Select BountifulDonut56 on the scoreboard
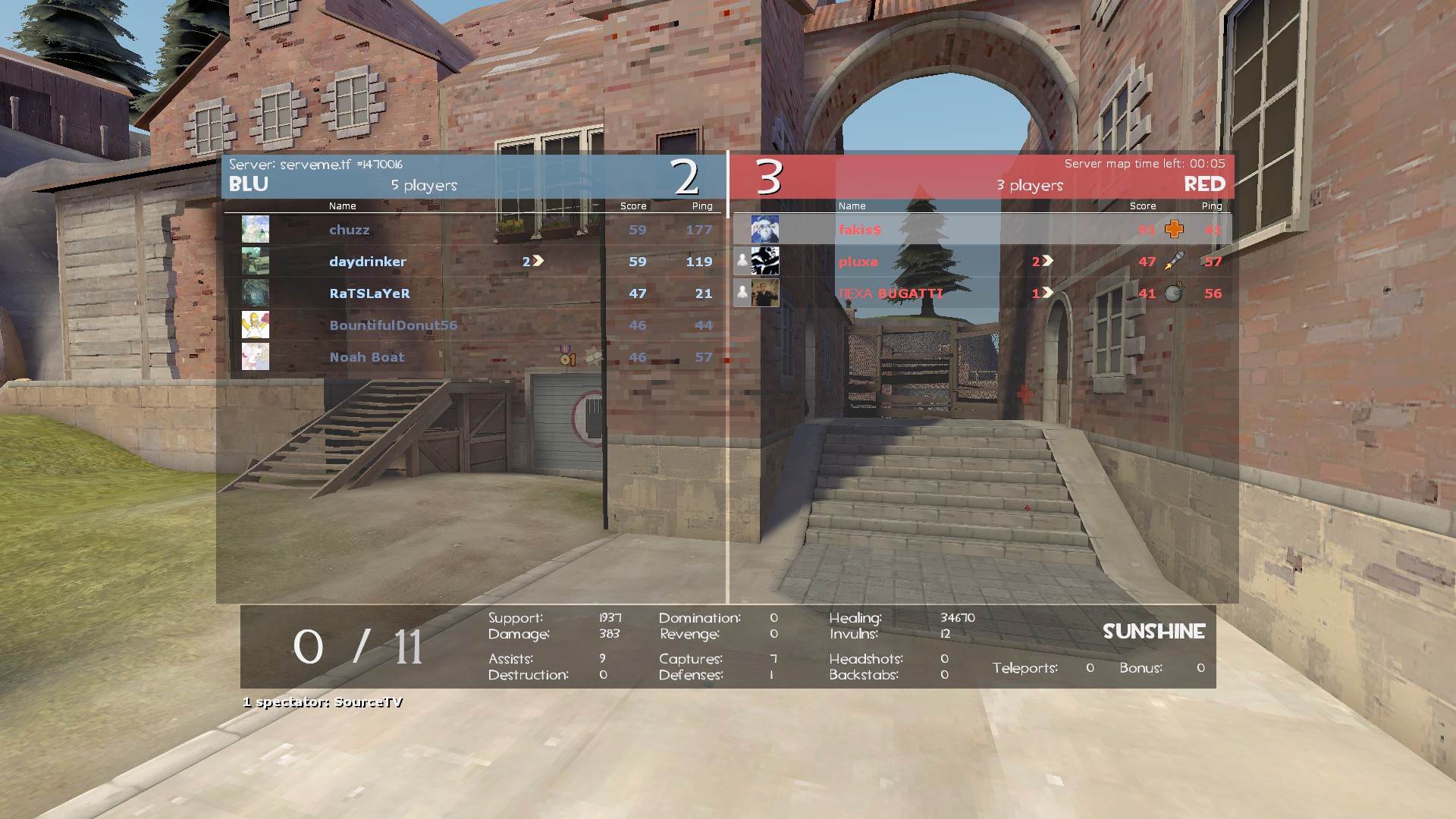The image size is (1456, 819). (x=393, y=325)
